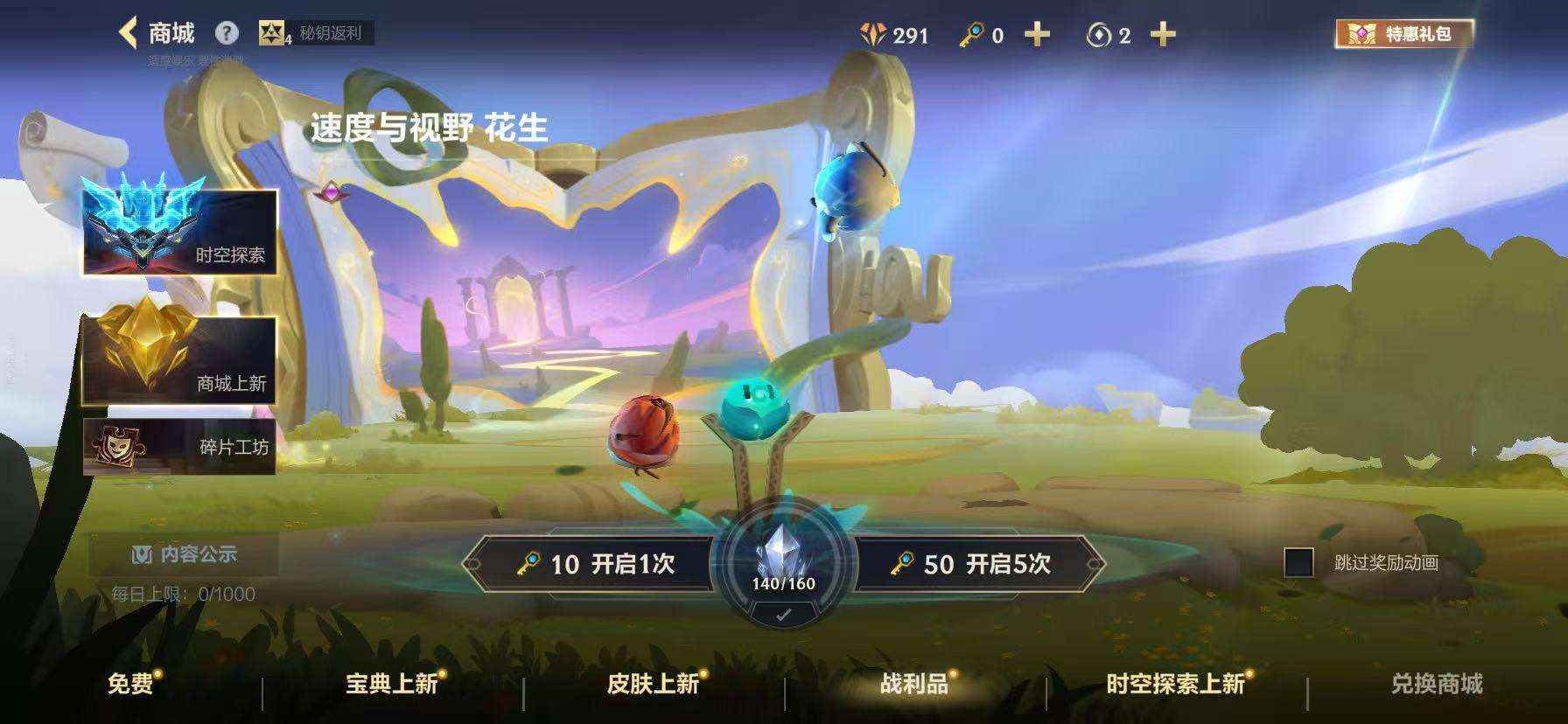Viewport: 1568px width, 724px height.
Task: Click the plus icon beside the coin currency
Action: [1164, 35]
